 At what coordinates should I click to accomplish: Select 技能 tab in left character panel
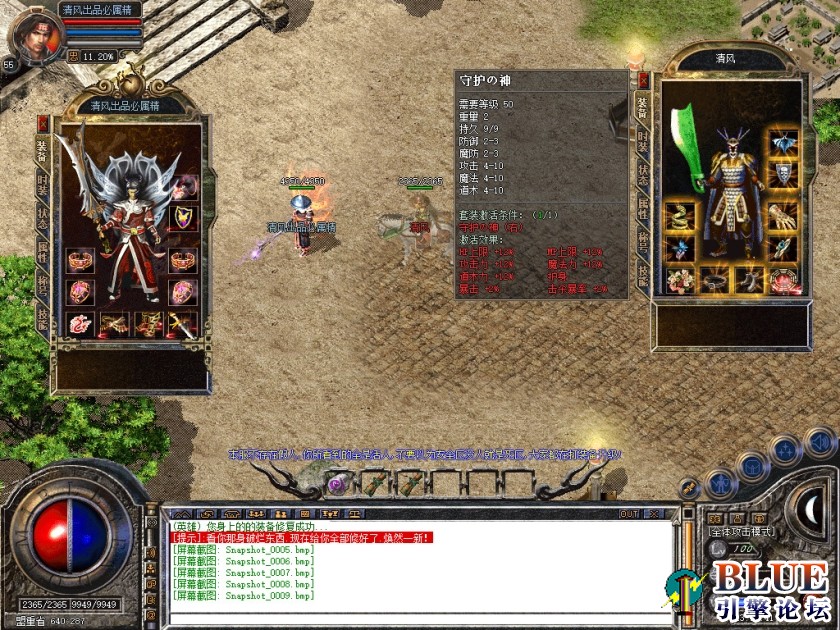pos(42,315)
